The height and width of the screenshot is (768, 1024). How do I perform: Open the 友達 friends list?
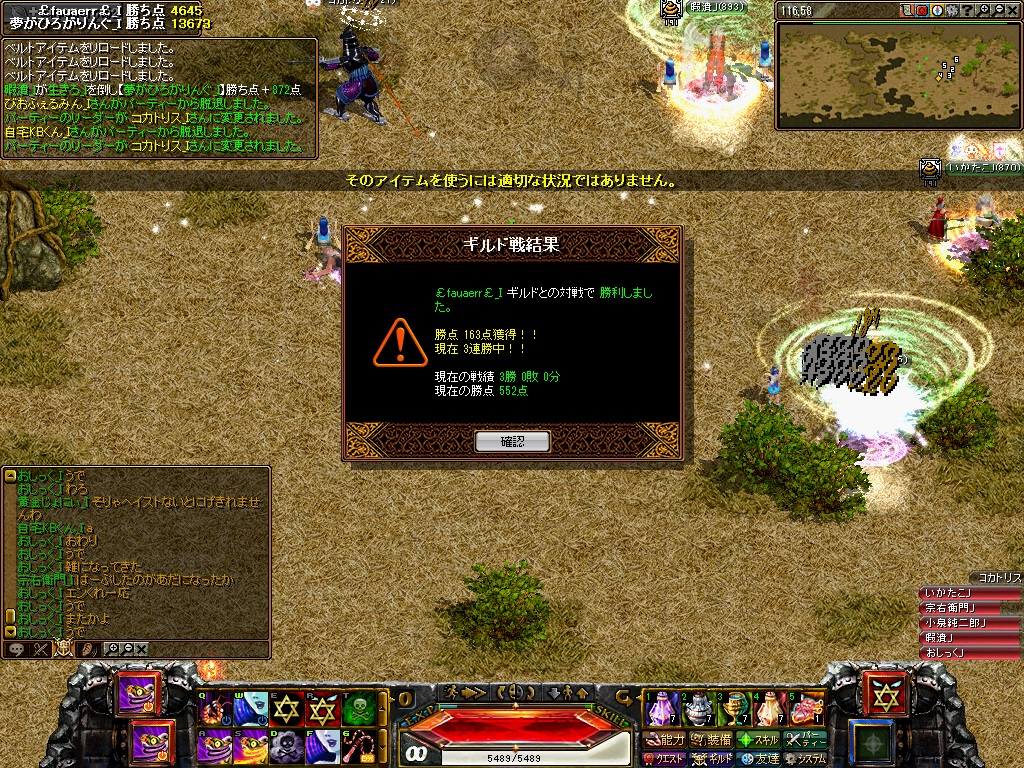[x=759, y=759]
